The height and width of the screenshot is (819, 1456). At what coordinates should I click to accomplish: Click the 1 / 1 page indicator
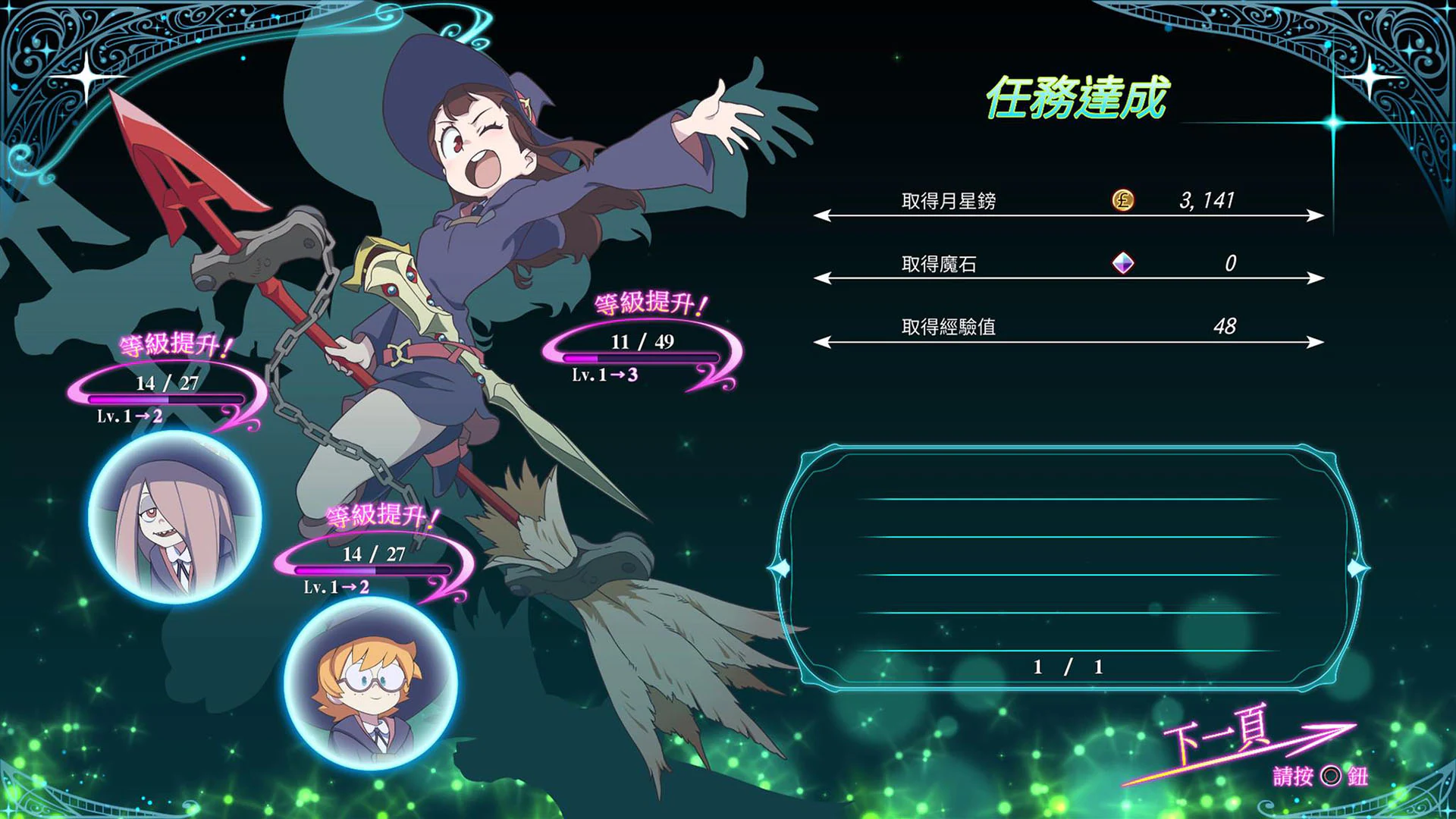pyautogui.click(x=1067, y=666)
